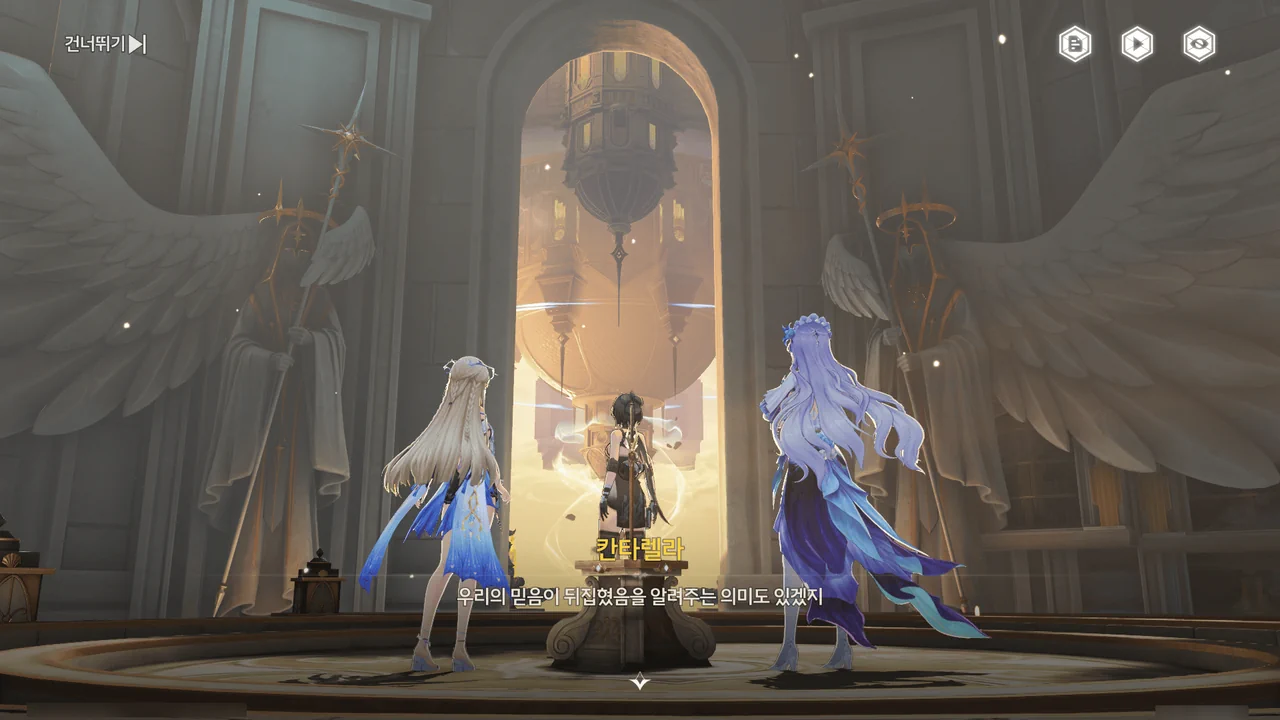1280x720 pixels.
Task: Hide the dialogue interface with eye icon
Action: 1199,44
